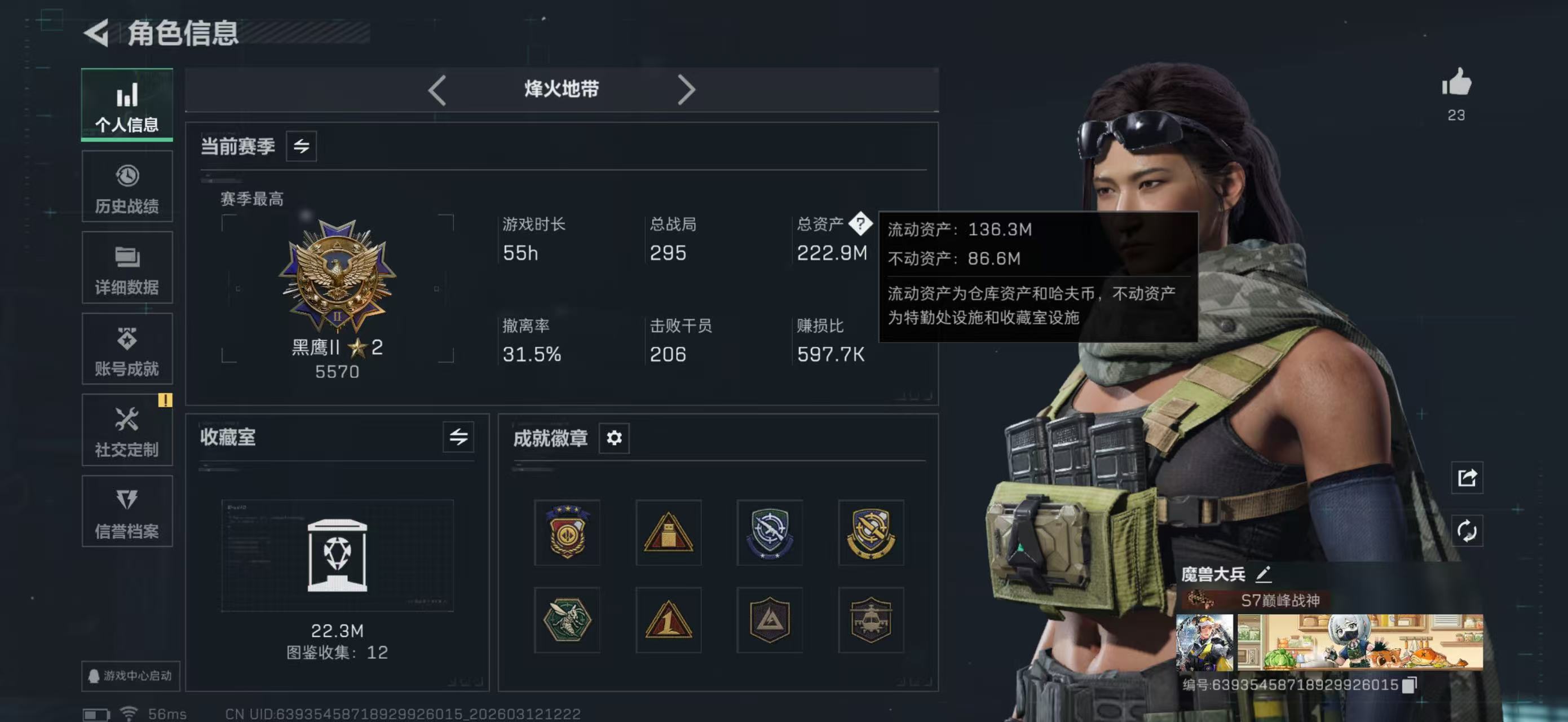The width and height of the screenshot is (1568, 722).
Task: Click the 总资产 question mark icon
Action: coord(860,223)
